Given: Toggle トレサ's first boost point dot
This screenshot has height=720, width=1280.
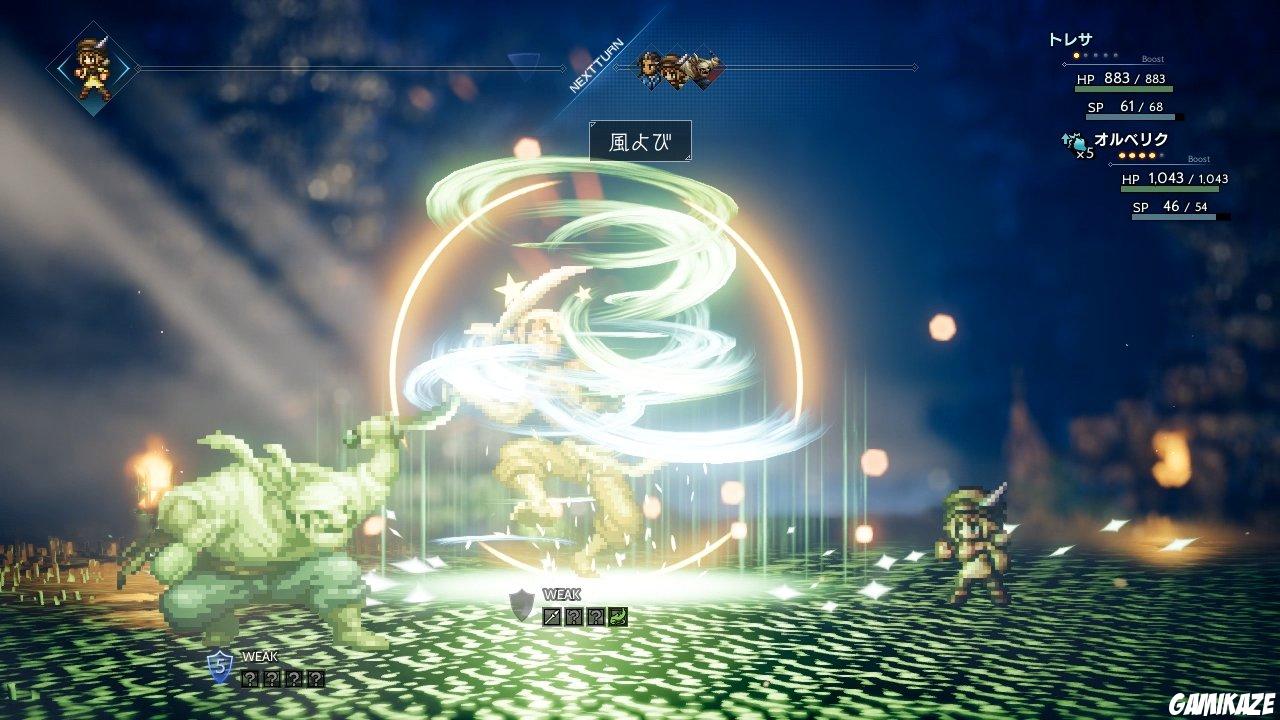Looking at the screenshot, I should tap(1075, 56).
